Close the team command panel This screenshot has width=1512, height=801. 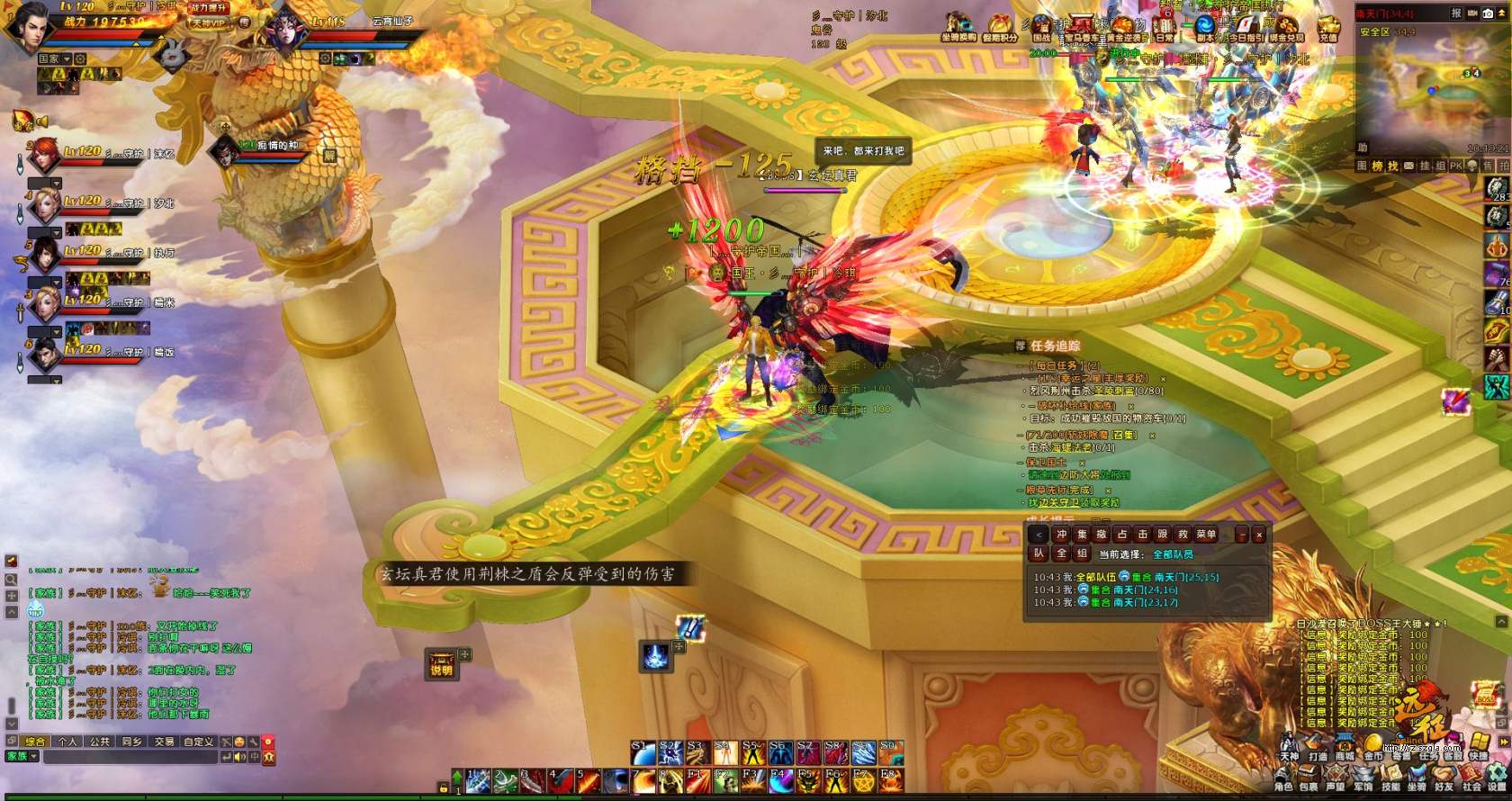coord(1259,535)
